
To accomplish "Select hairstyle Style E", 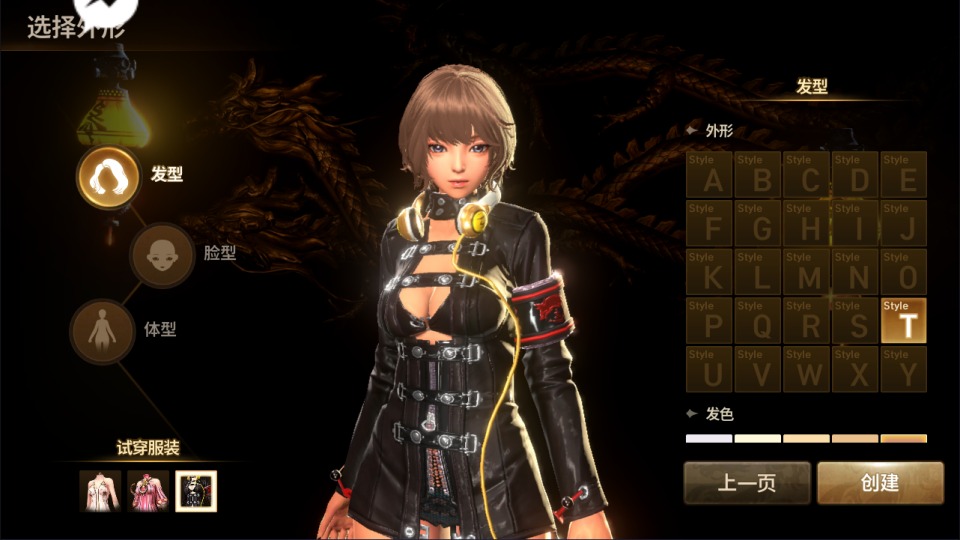I will coord(904,175).
